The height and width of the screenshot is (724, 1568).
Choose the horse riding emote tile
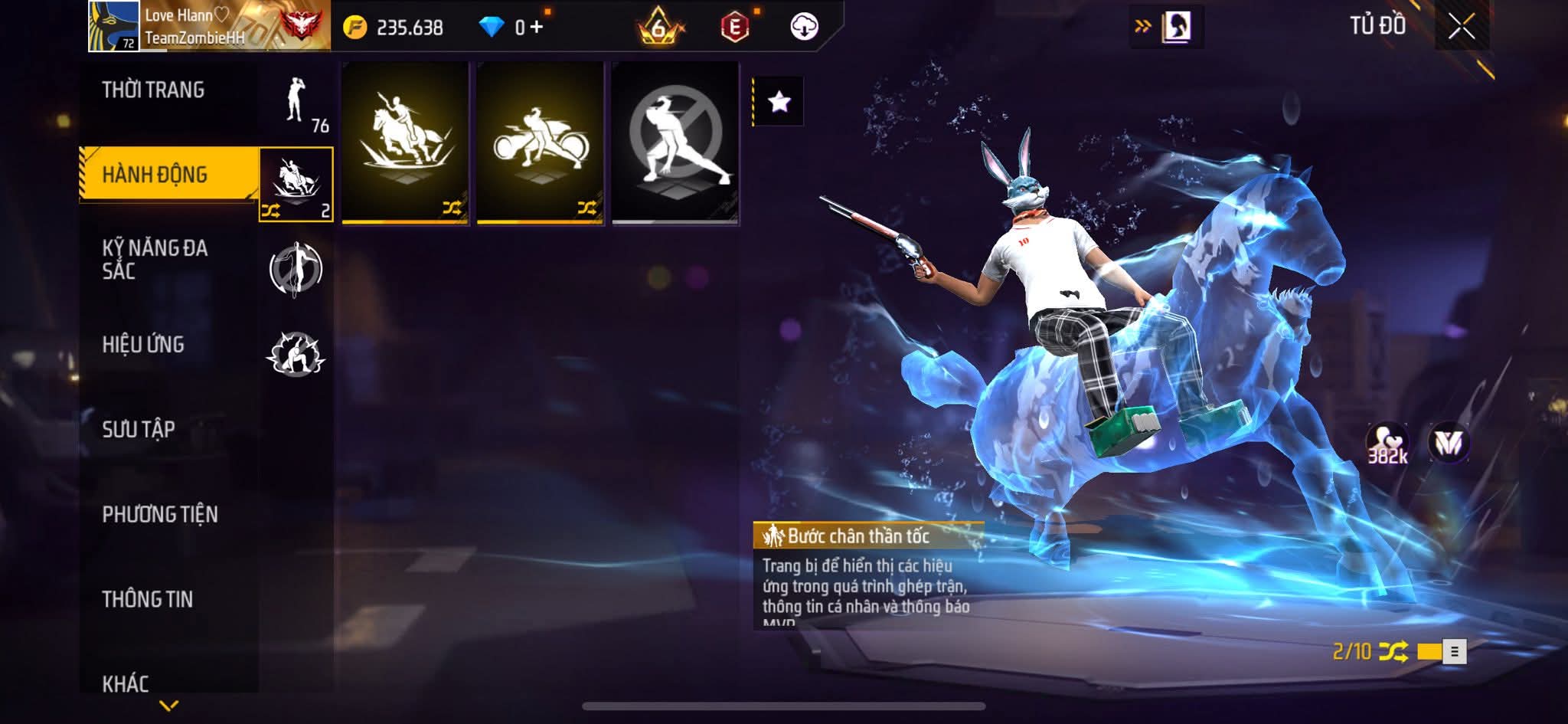point(405,143)
